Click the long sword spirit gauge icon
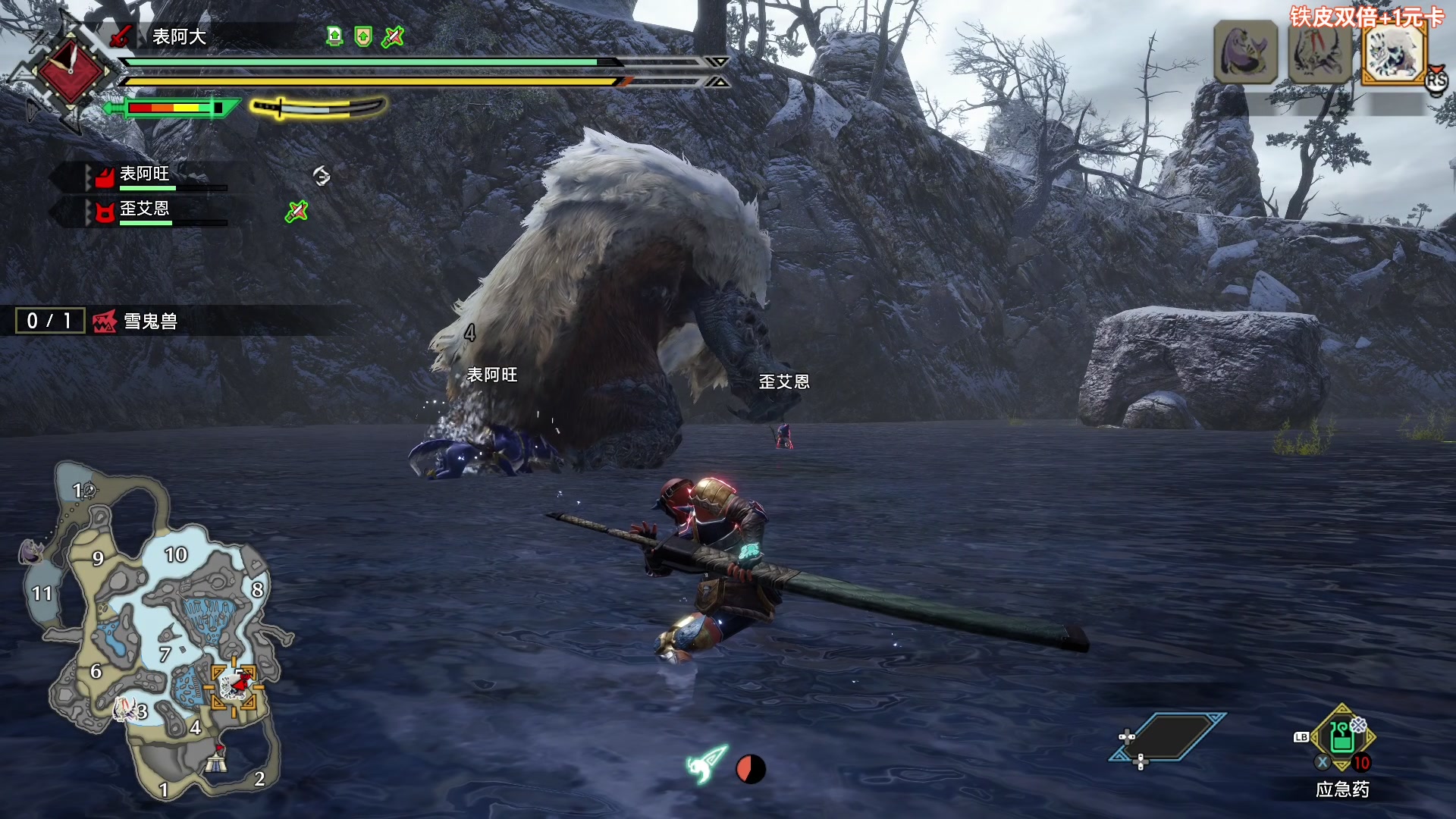1456x819 pixels. [318, 108]
